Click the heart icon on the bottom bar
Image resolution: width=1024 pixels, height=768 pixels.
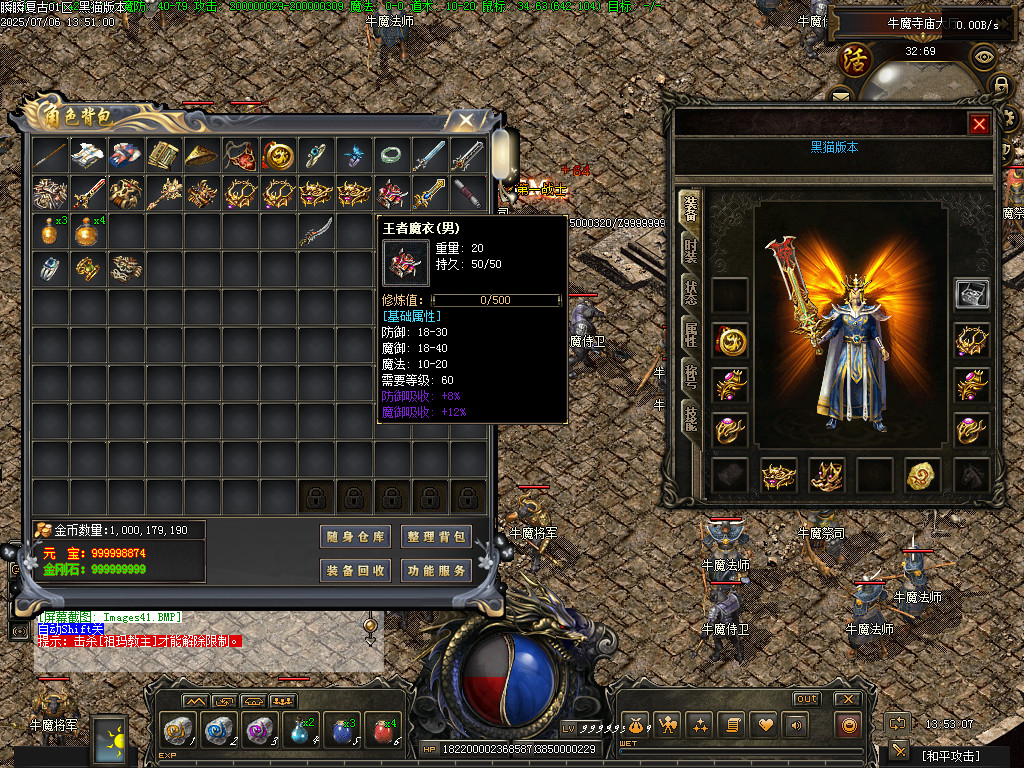click(x=765, y=724)
